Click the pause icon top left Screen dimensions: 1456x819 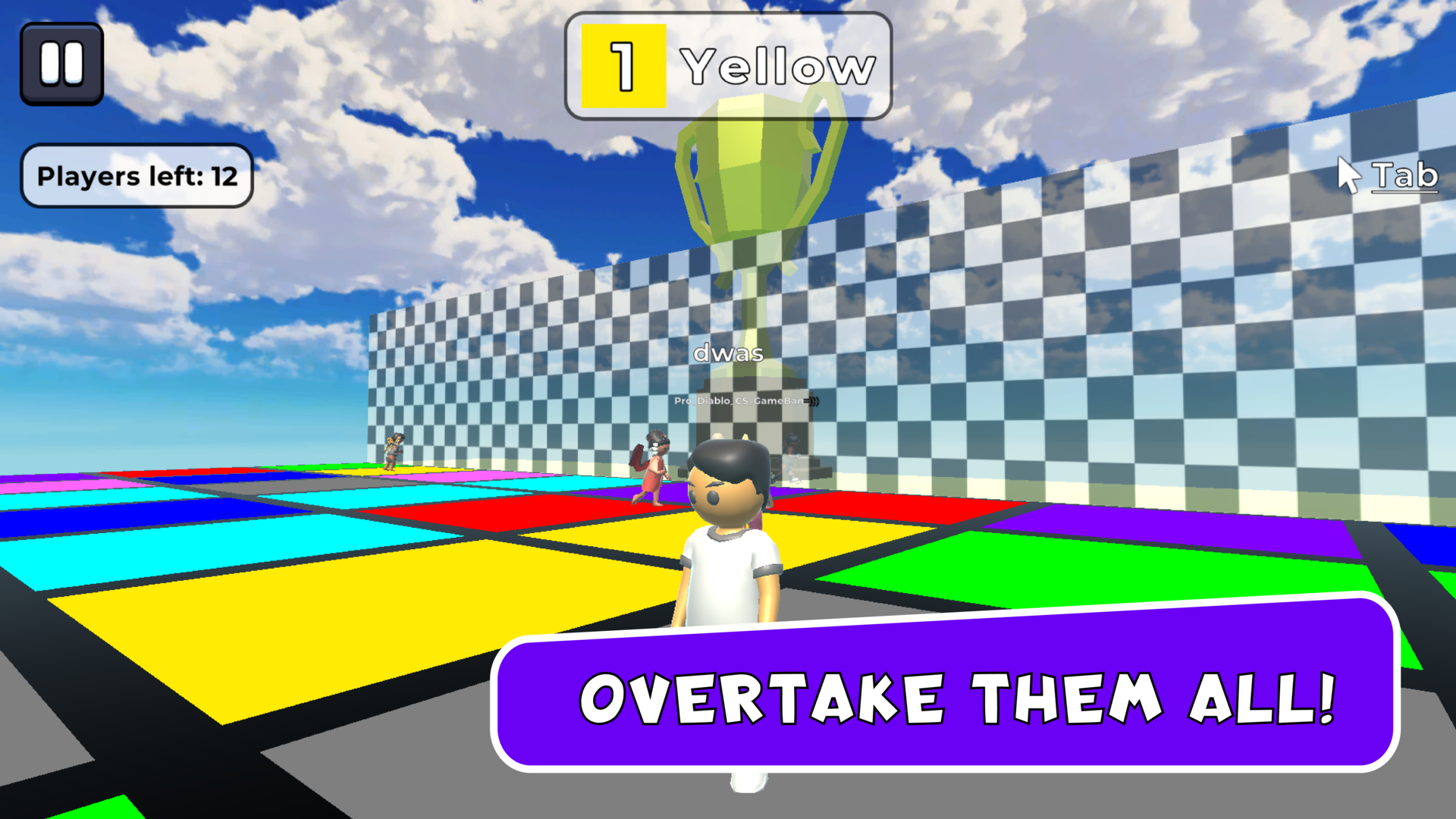[x=61, y=62]
